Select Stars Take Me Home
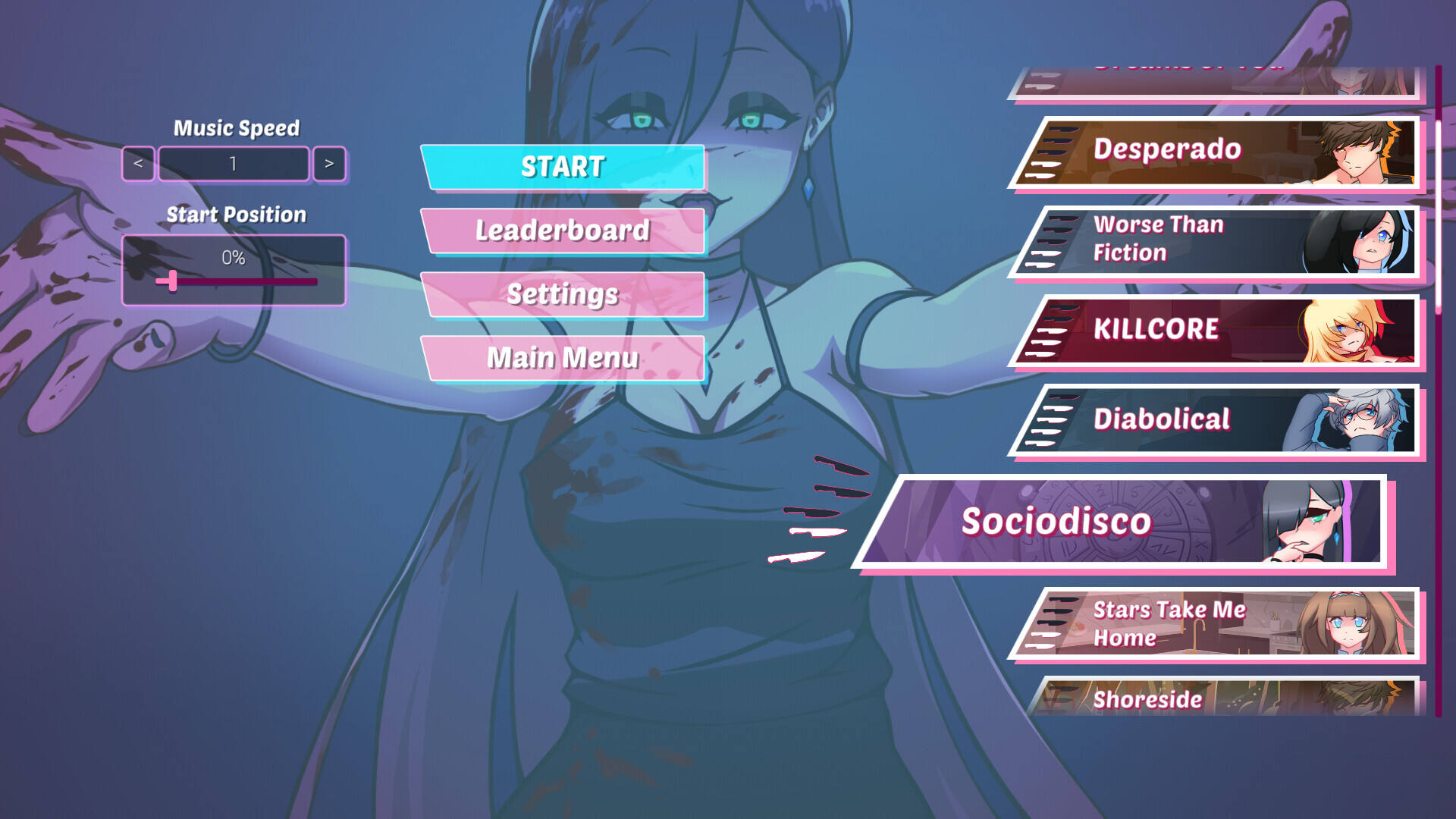This screenshot has width=1456, height=819. [1213, 623]
